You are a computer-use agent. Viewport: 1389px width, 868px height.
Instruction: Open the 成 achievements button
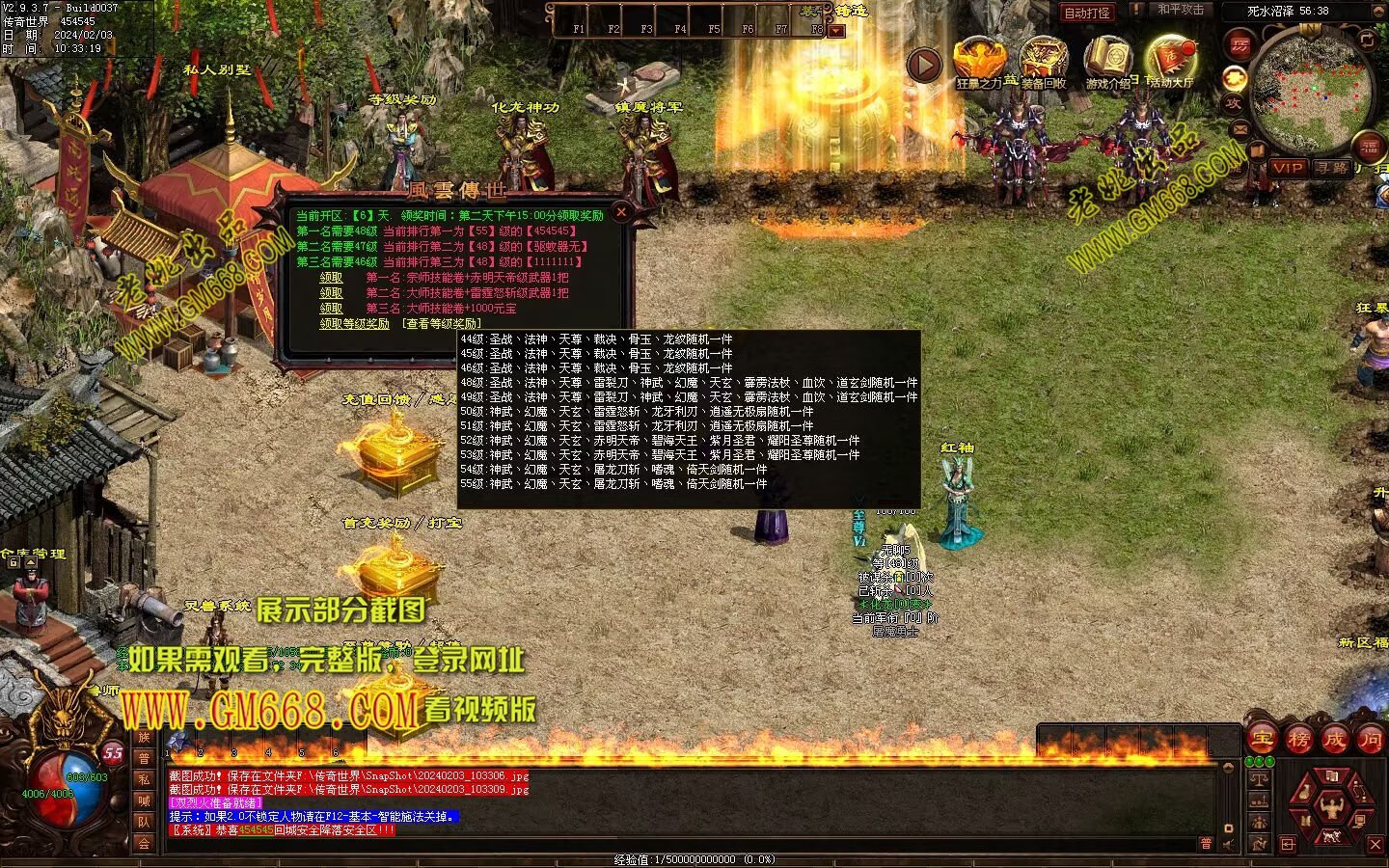pos(1334,740)
